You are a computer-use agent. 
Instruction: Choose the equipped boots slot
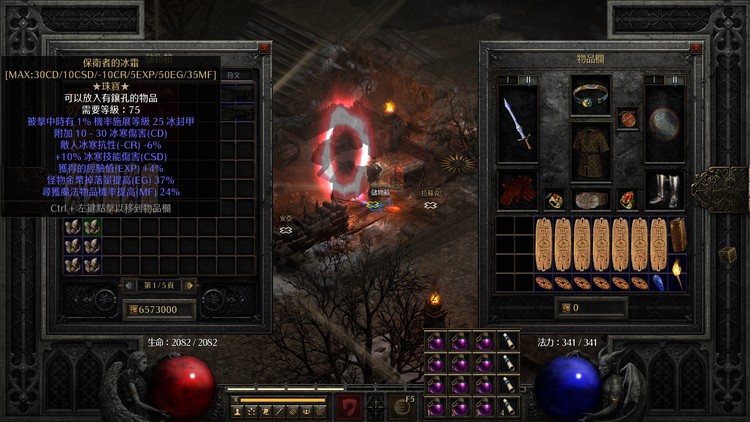pyautogui.click(x=664, y=190)
